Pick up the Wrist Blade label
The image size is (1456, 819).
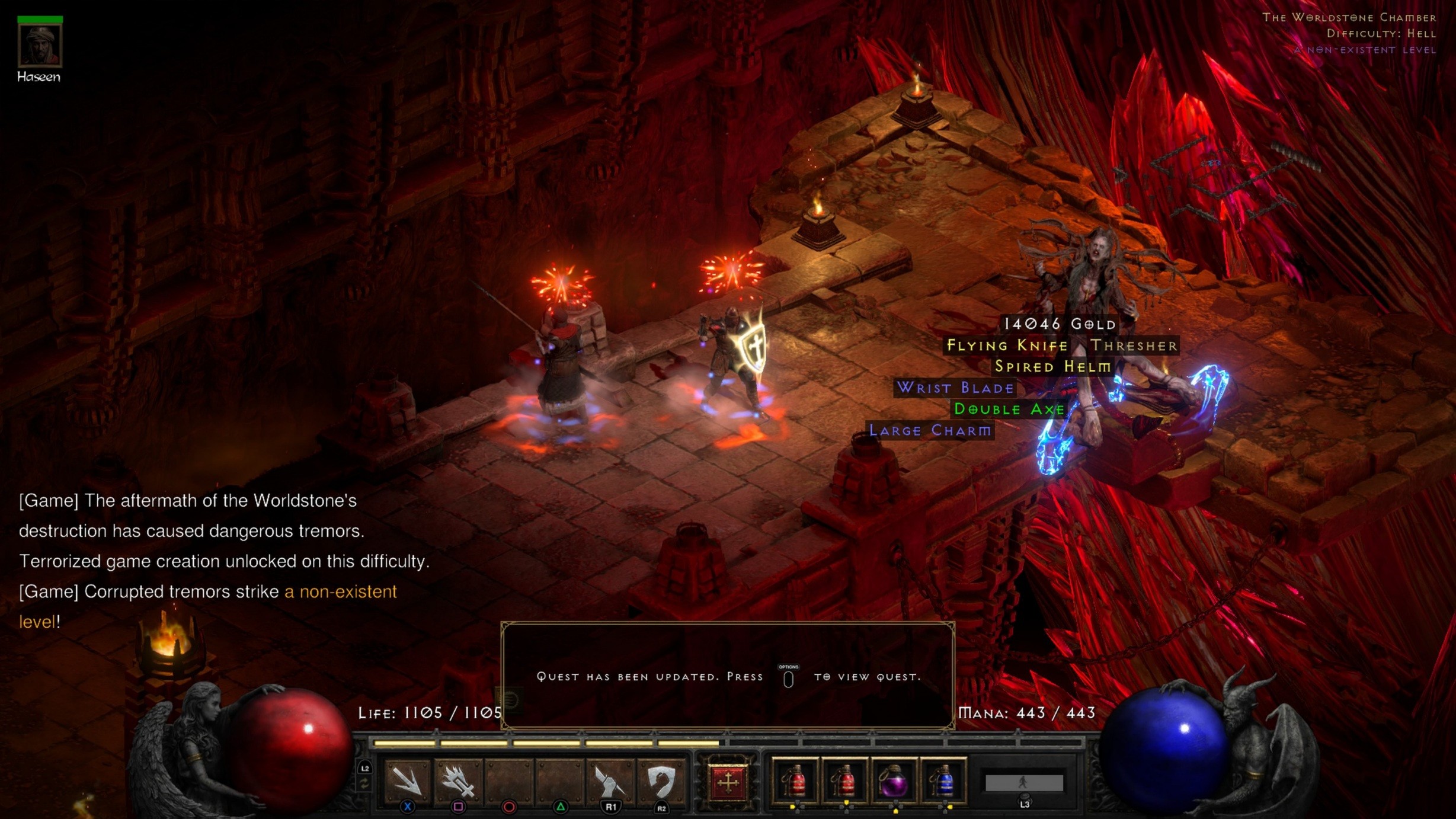[x=955, y=388]
